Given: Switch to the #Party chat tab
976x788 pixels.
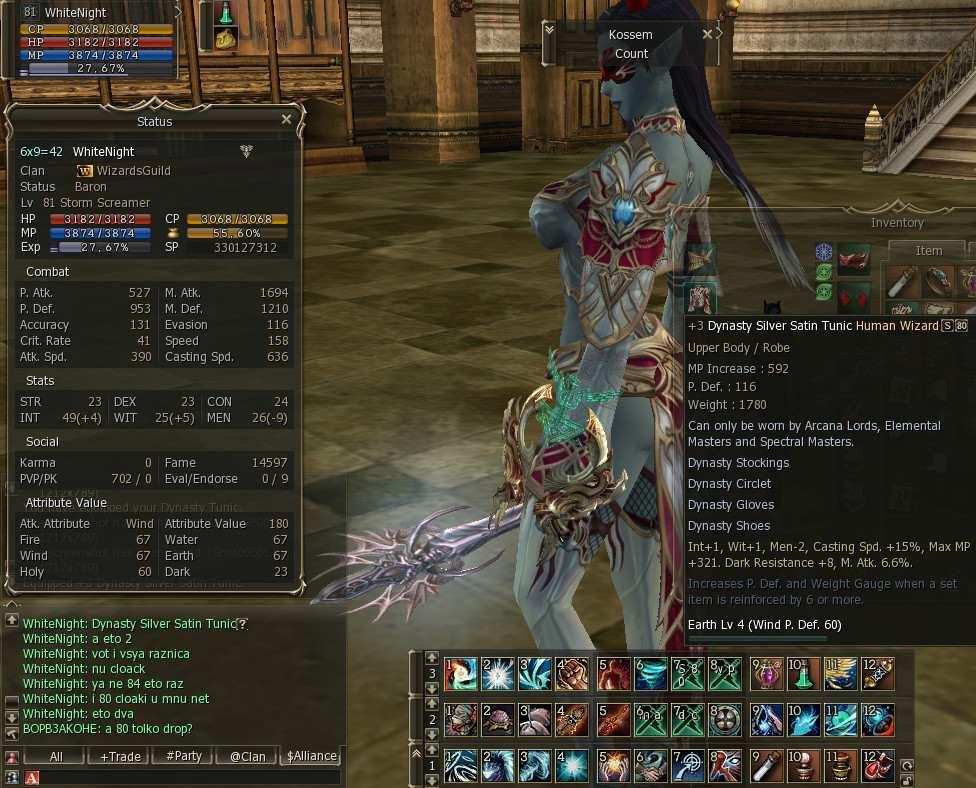Looking at the screenshot, I should [x=184, y=756].
